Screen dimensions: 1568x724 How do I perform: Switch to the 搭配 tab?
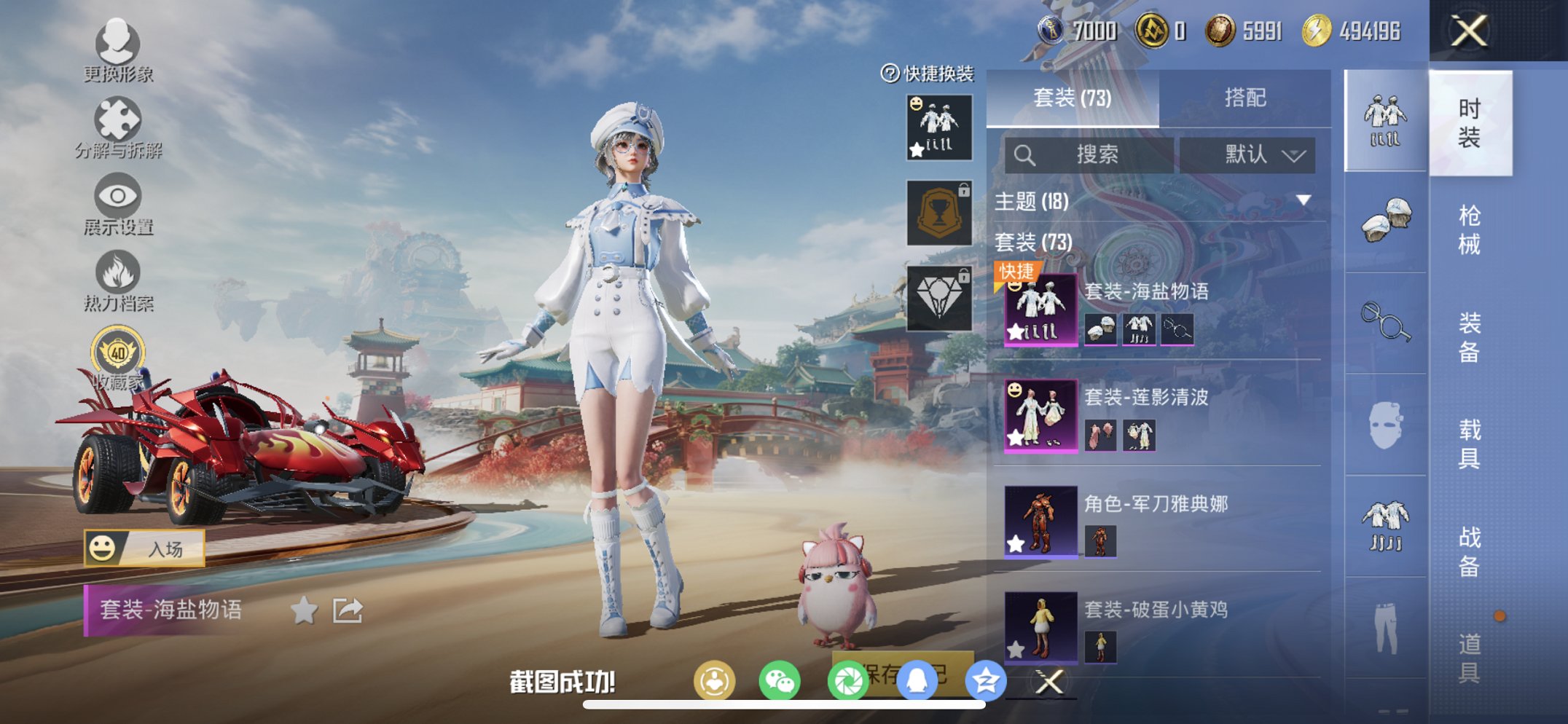tap(1244, 98)
